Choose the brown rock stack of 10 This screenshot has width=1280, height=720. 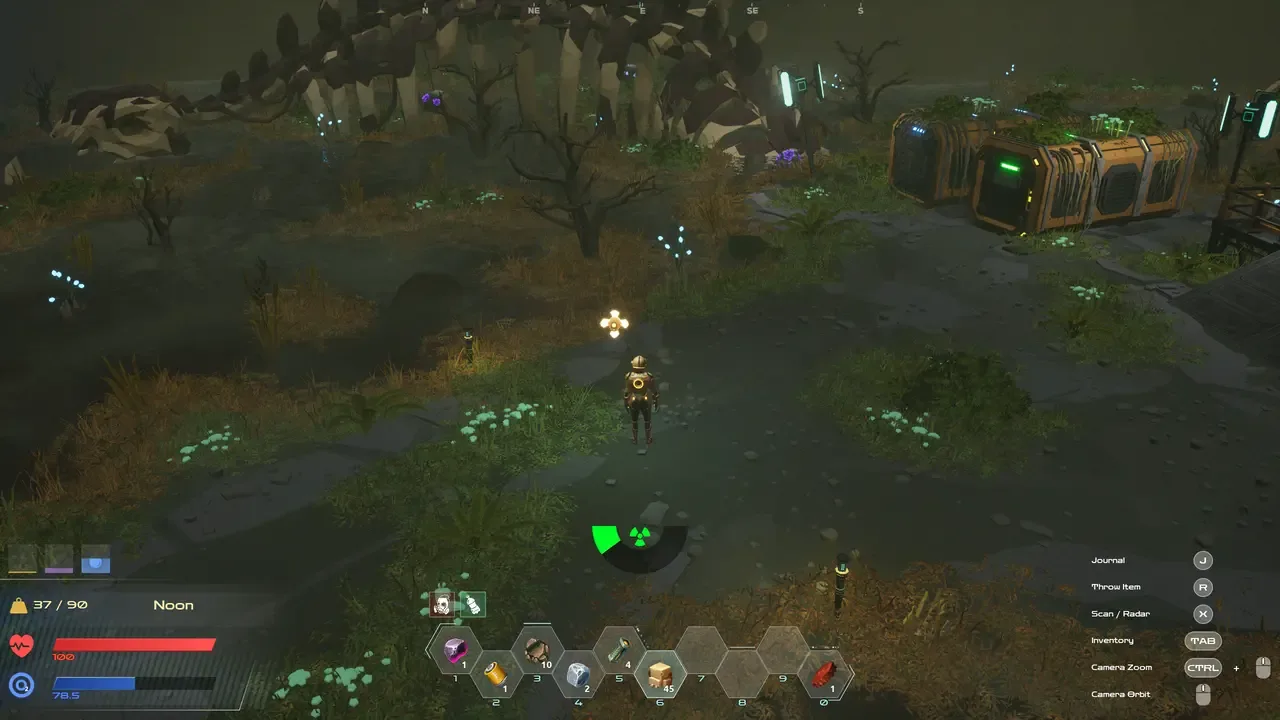tap(537, 650)
